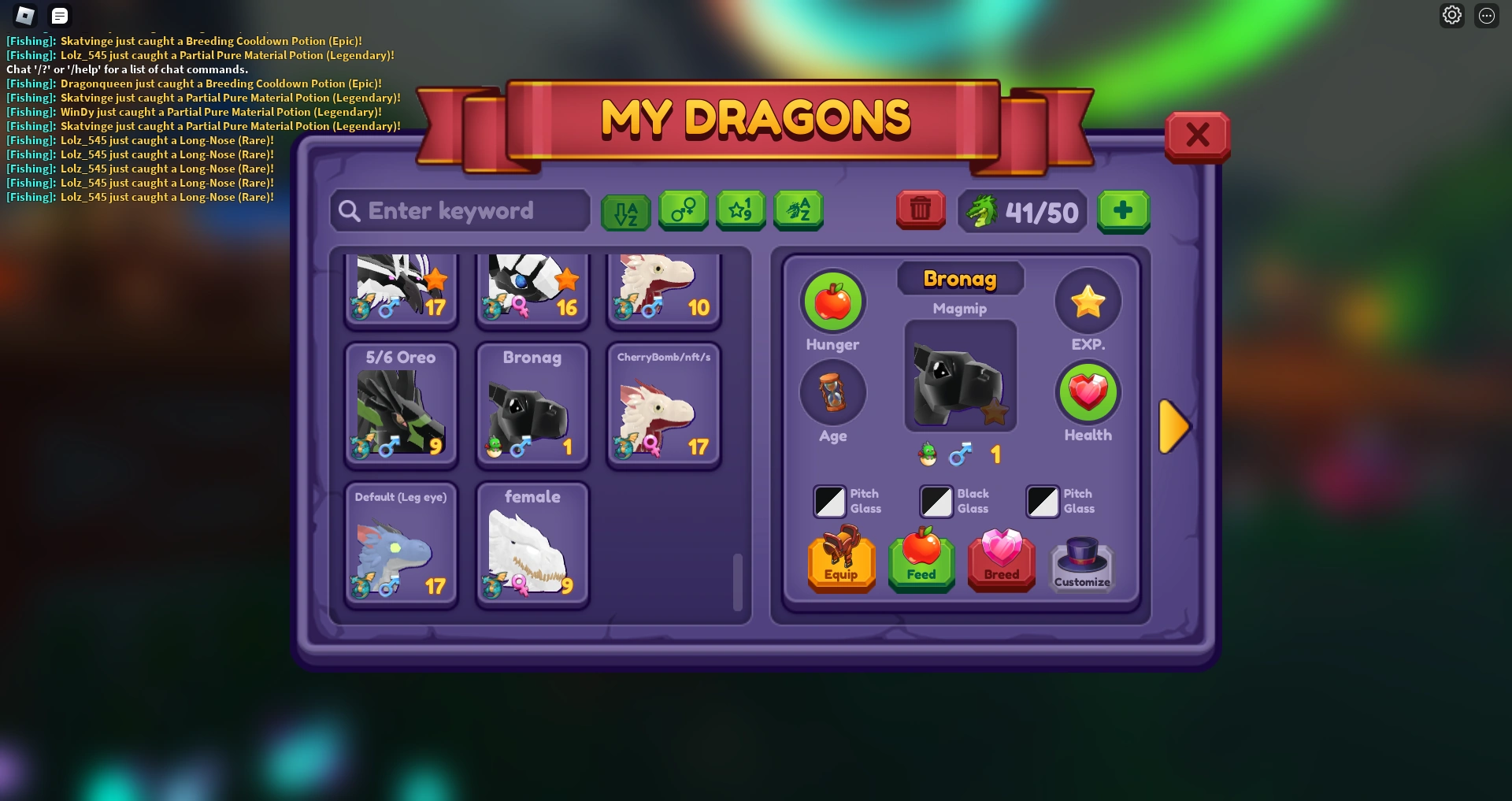Type in the keyword search field
The height and width of the screenshot is (801, 1512).
coord(459,211)
